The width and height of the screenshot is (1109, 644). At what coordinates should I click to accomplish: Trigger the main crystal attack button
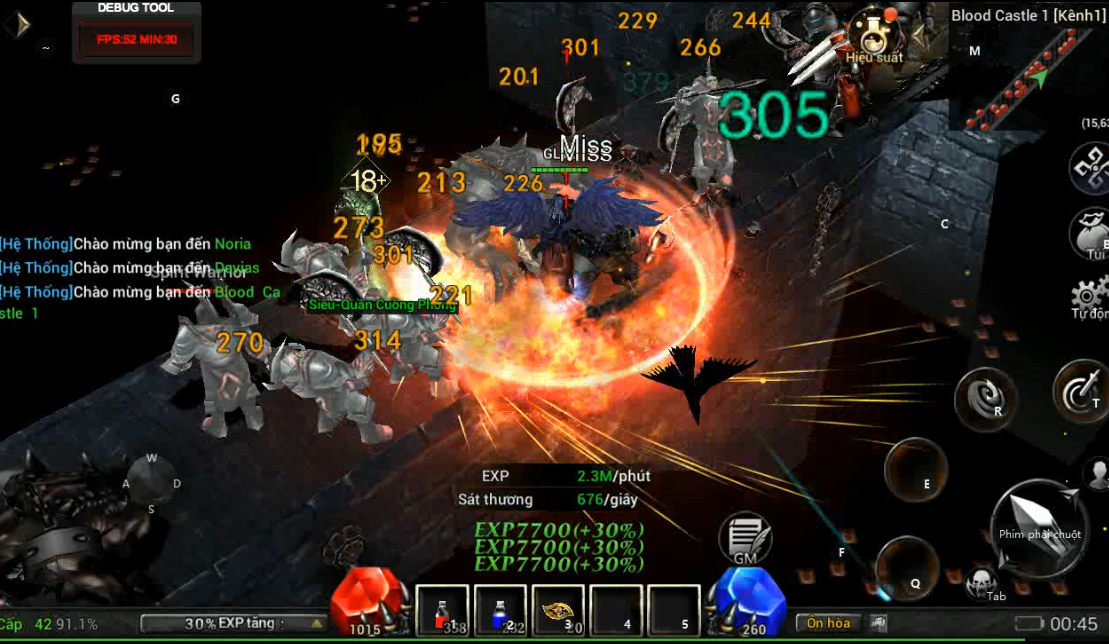pos(1039,527)
